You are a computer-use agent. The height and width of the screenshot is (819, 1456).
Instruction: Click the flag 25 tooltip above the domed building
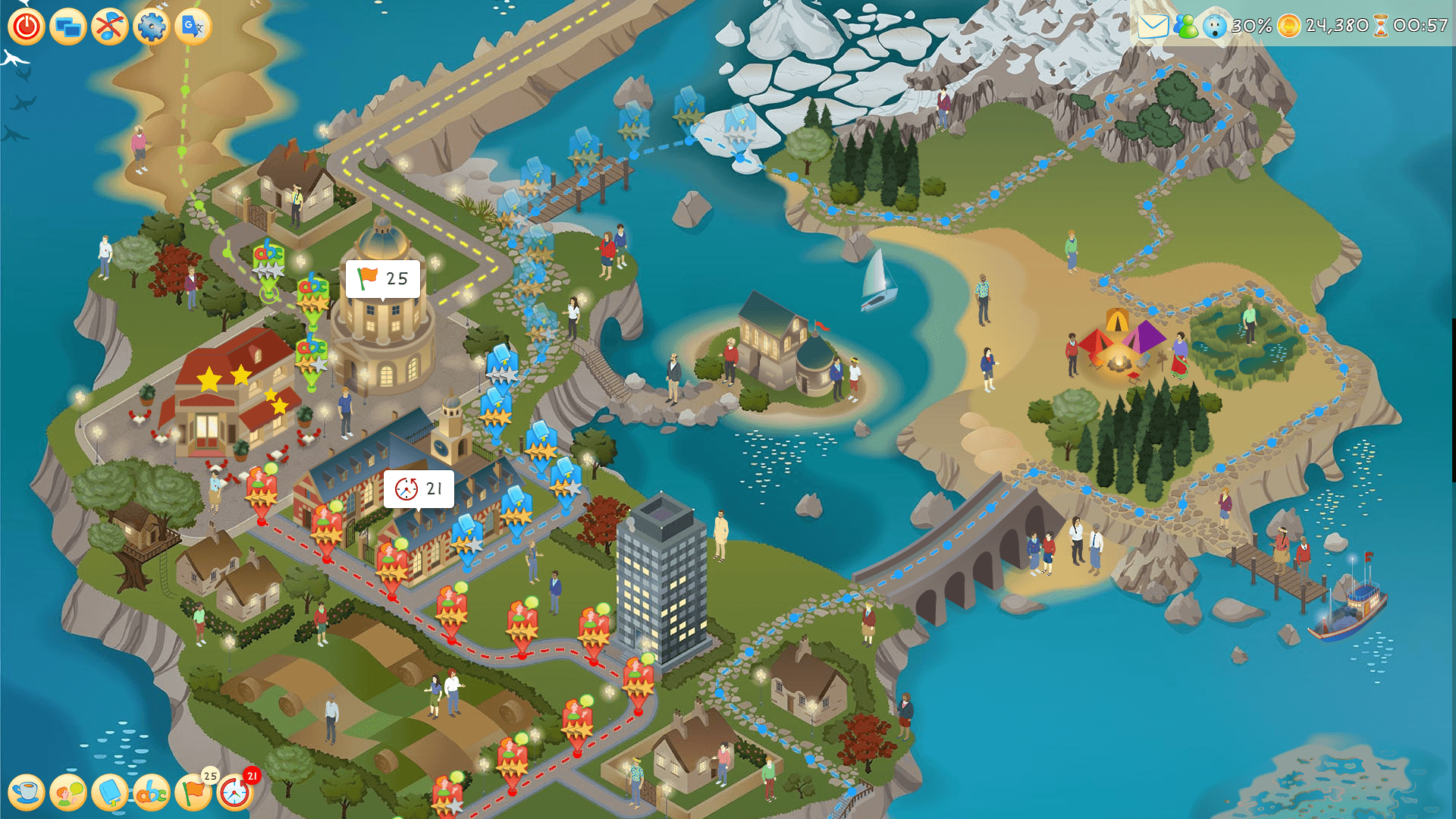383,279
